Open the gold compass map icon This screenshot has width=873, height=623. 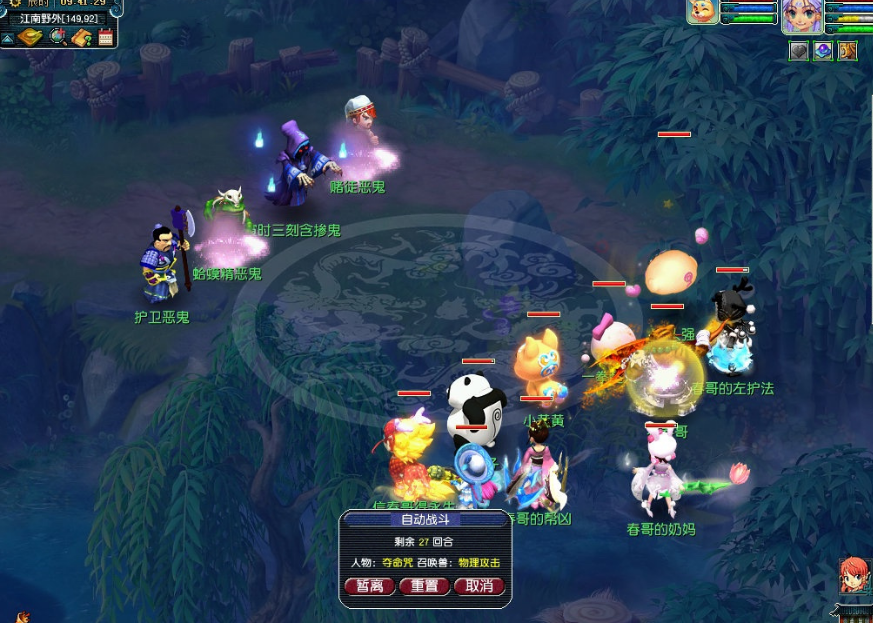pos(29,38)
